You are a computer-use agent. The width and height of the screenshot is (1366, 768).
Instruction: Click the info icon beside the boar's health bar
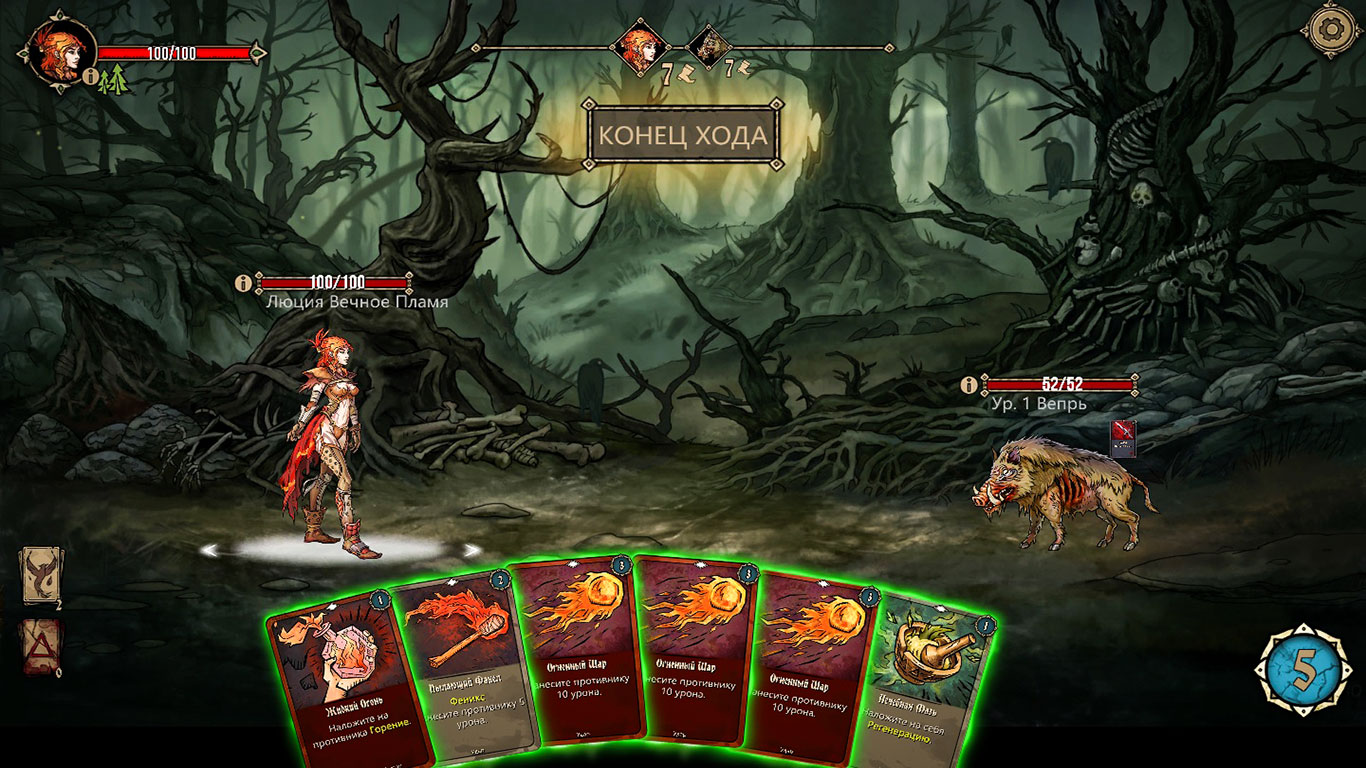pyautogui.click(x=968, y=384)
